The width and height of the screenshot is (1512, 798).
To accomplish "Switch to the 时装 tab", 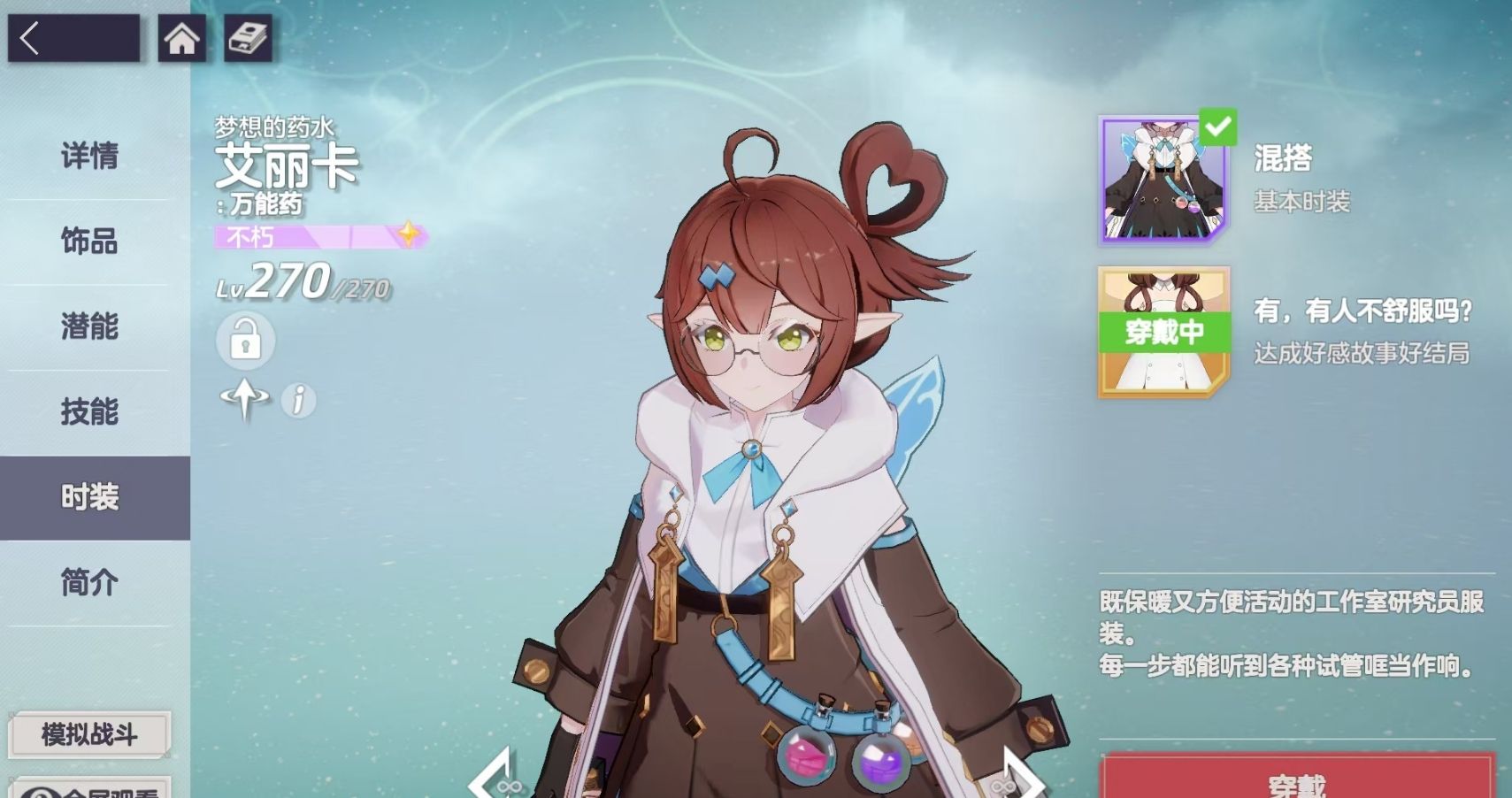I will click(x=89, y=497).
